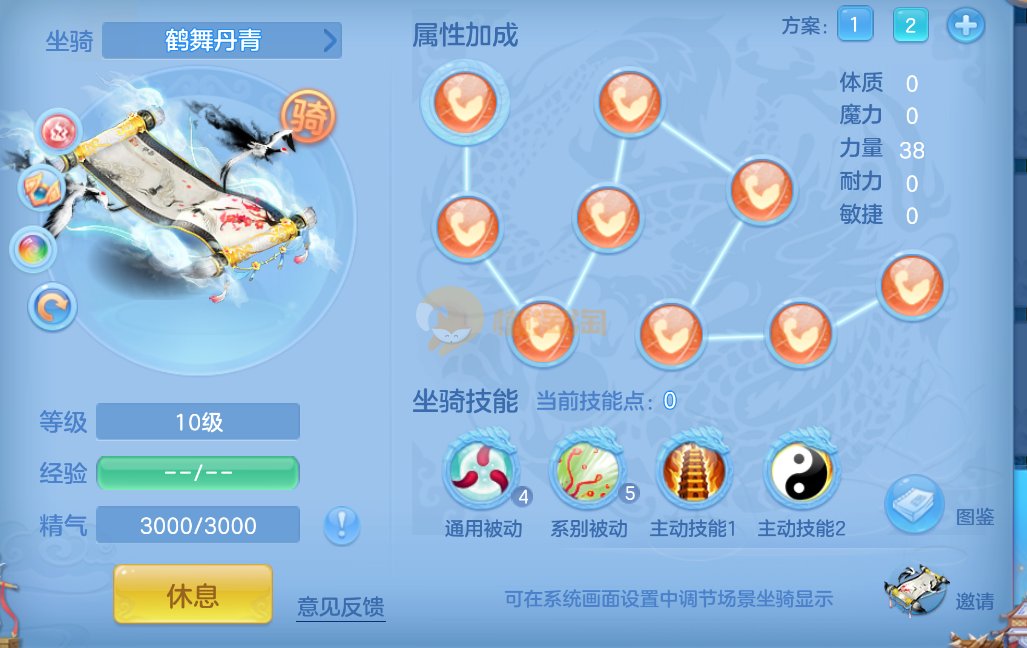Open the 鹤舞丹青 mount selector dropdown

click(222, 41)
